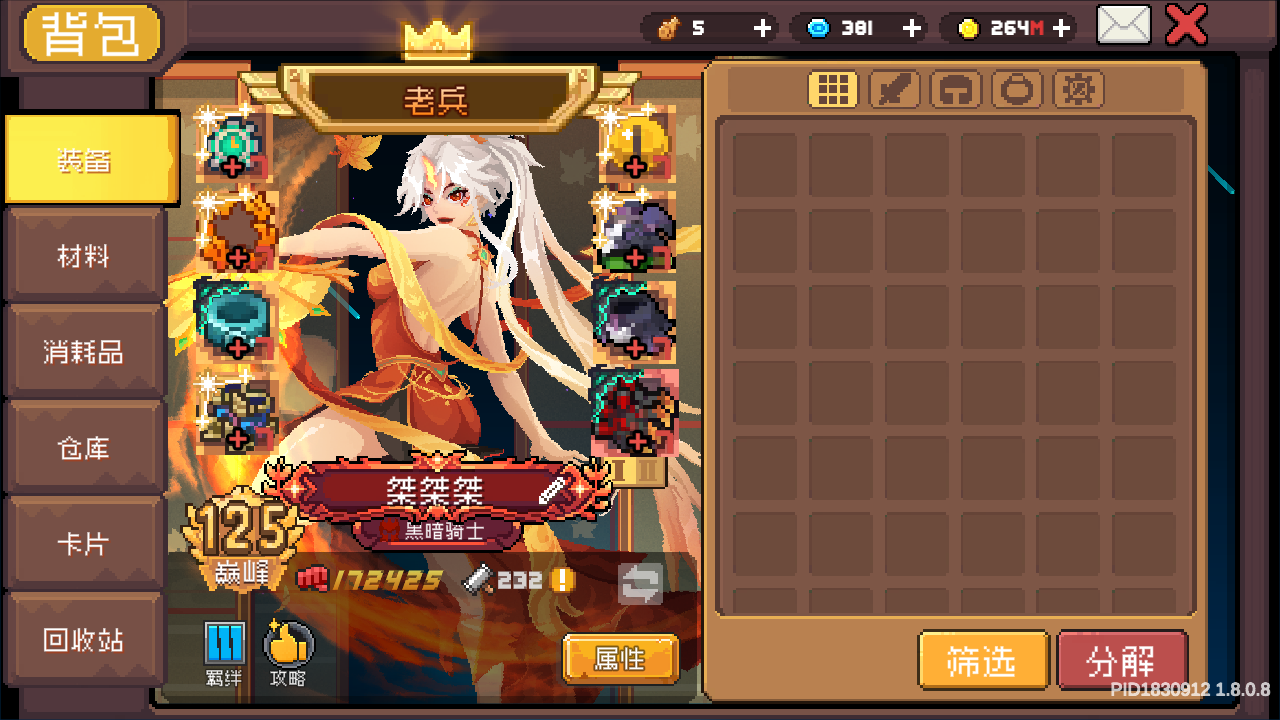Select the sword filter icon above the inventory grid

tap(895, 89)
